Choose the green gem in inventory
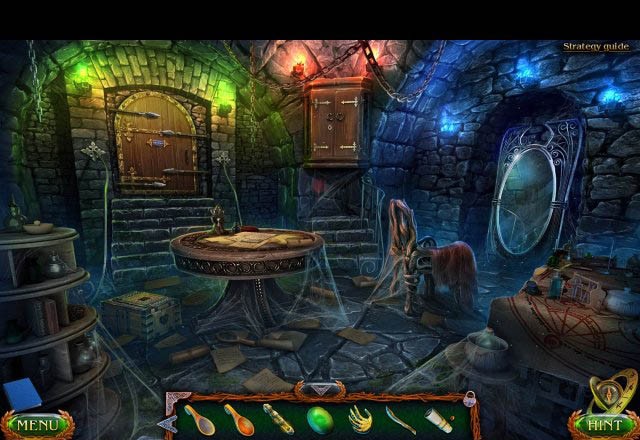 [320, 419]
